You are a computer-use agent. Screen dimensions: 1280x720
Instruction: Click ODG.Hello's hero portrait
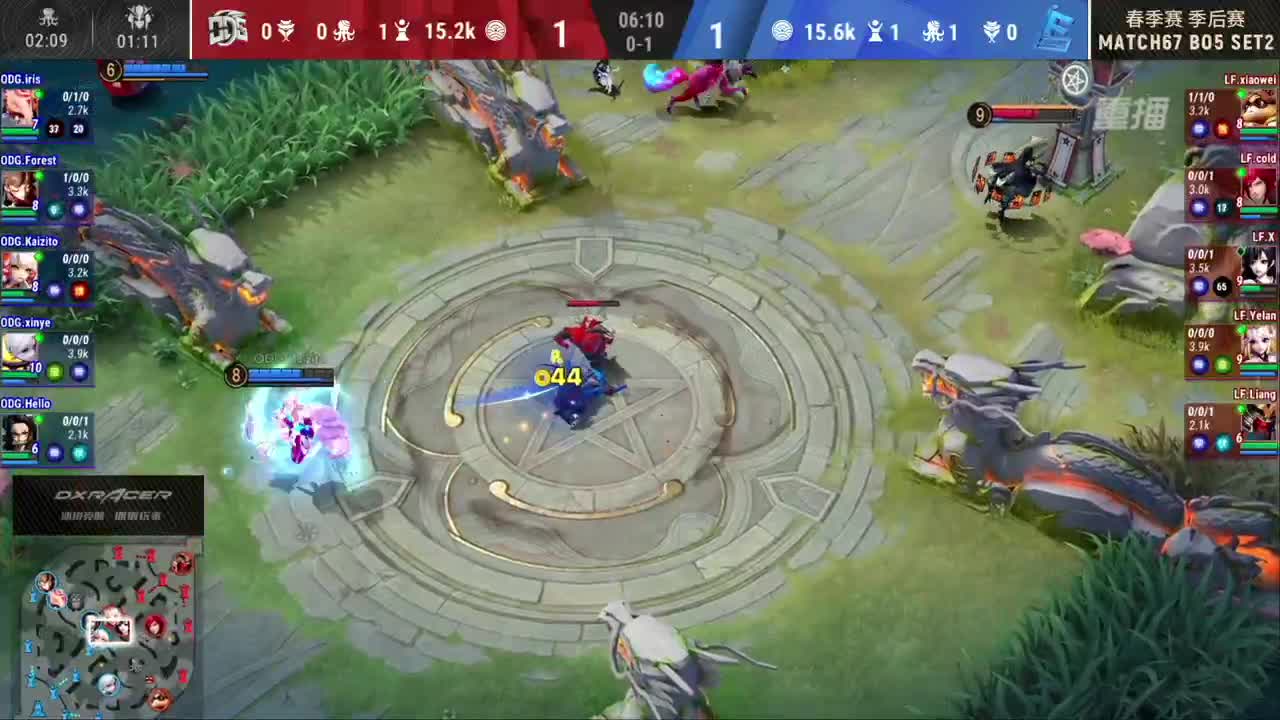coord(17,434)
